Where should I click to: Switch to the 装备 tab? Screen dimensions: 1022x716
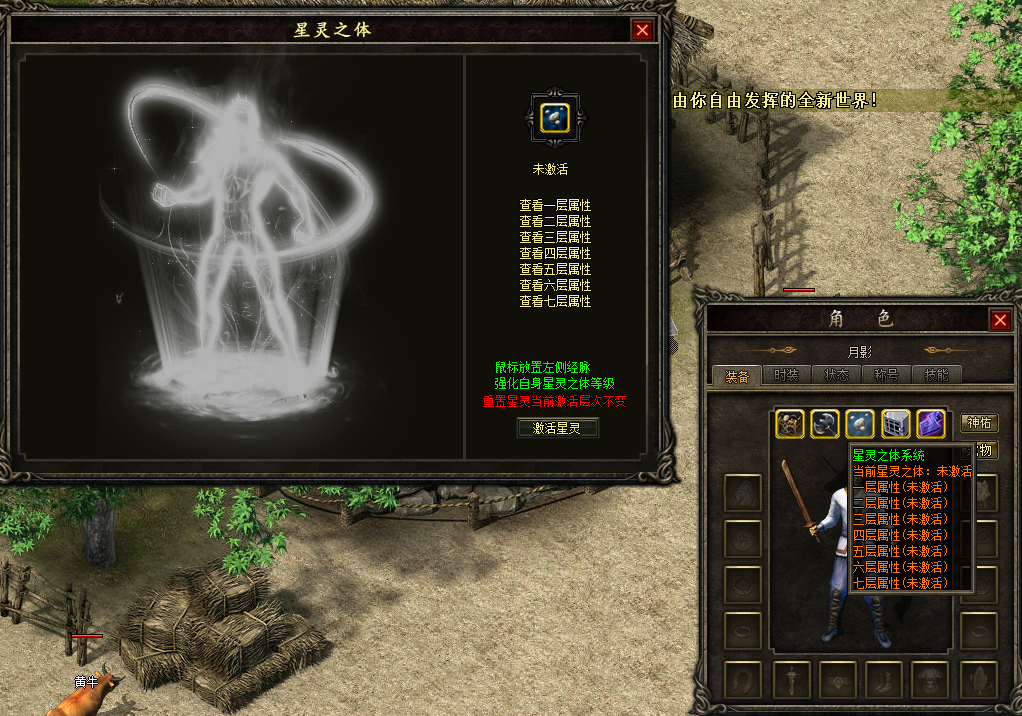737,376
